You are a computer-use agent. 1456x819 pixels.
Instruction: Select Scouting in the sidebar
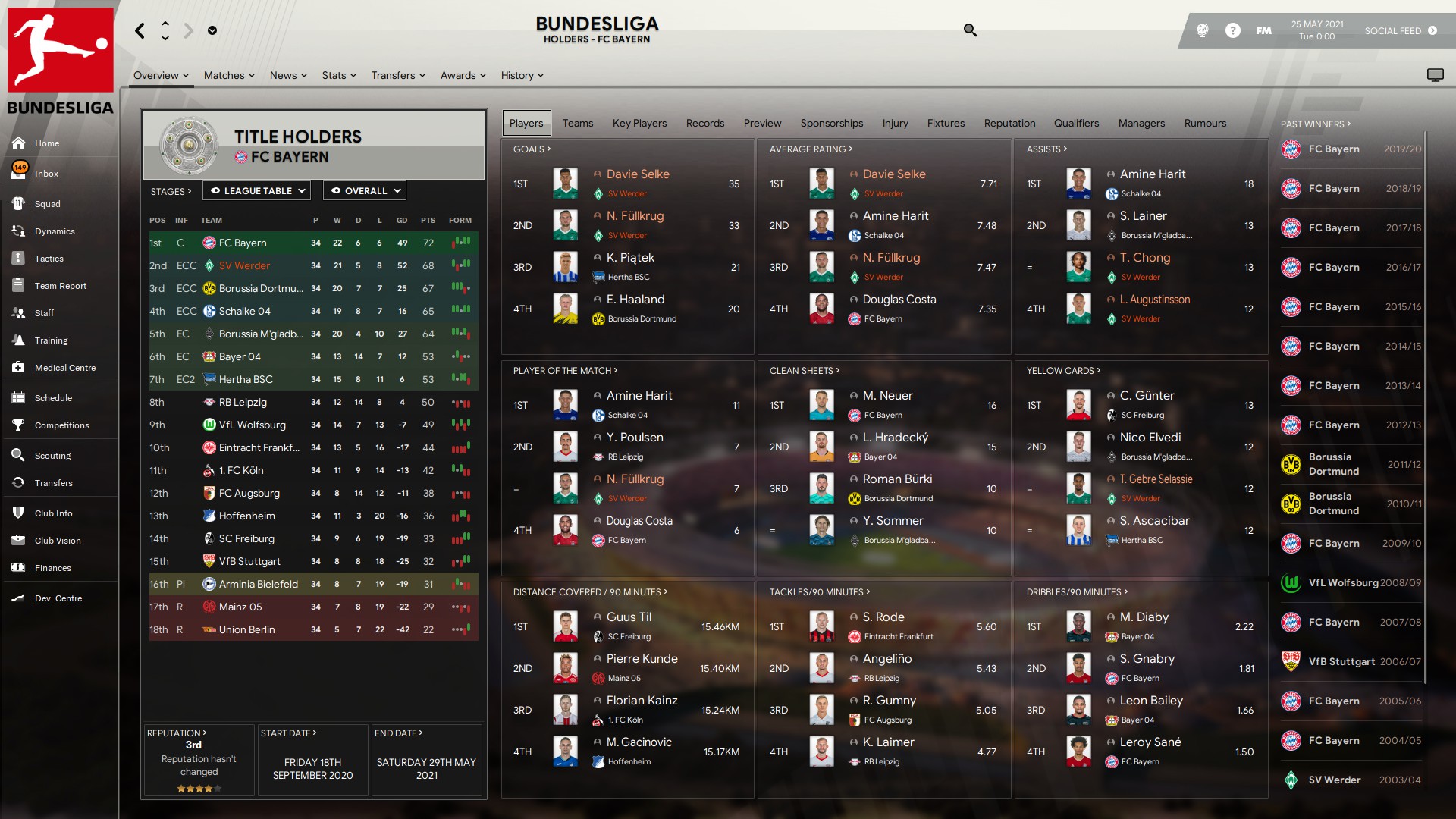click(52, 456)
